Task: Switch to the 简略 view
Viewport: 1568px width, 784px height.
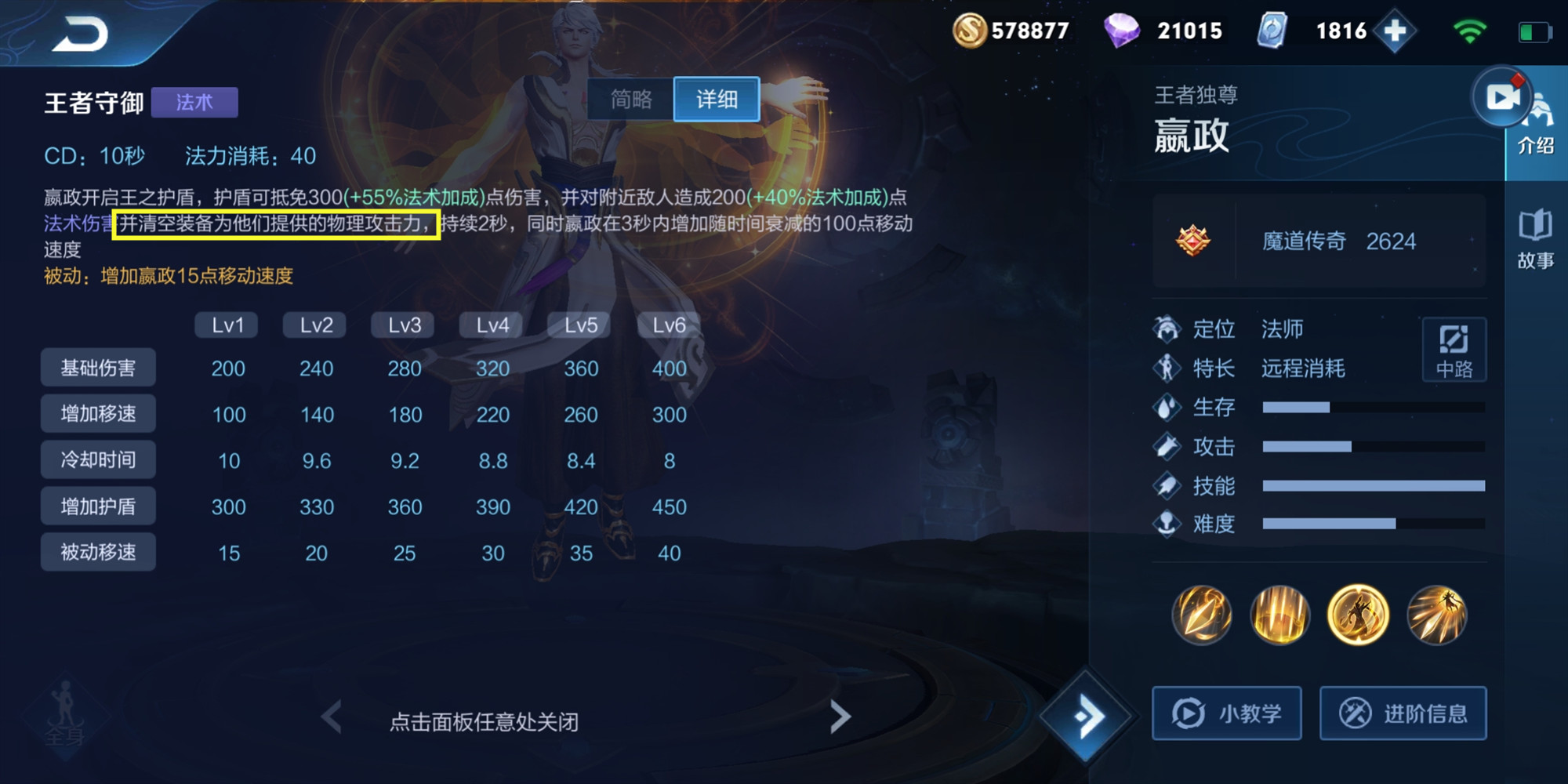Action: click(632, 100)
